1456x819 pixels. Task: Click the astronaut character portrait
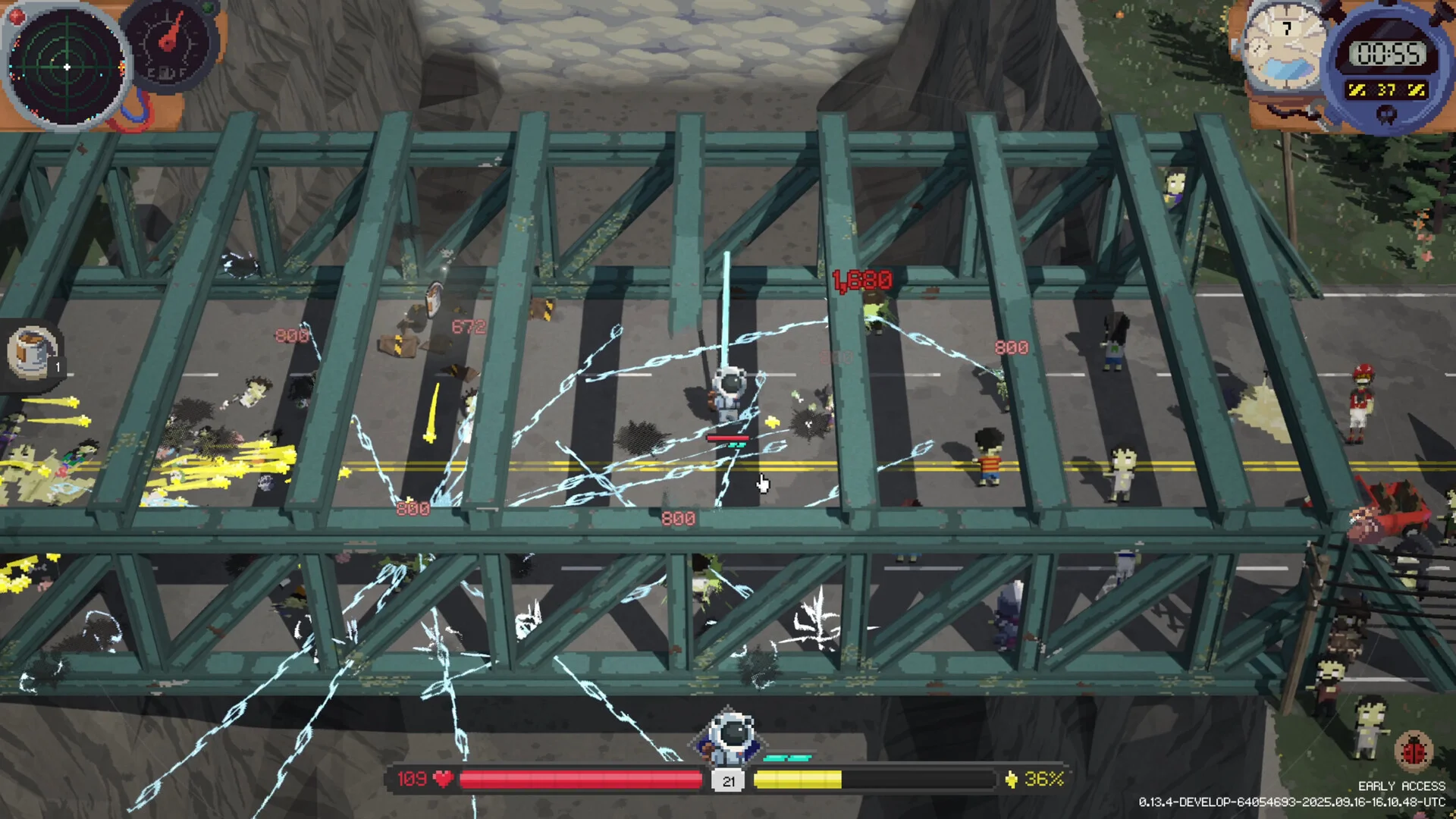pos(730,738)
